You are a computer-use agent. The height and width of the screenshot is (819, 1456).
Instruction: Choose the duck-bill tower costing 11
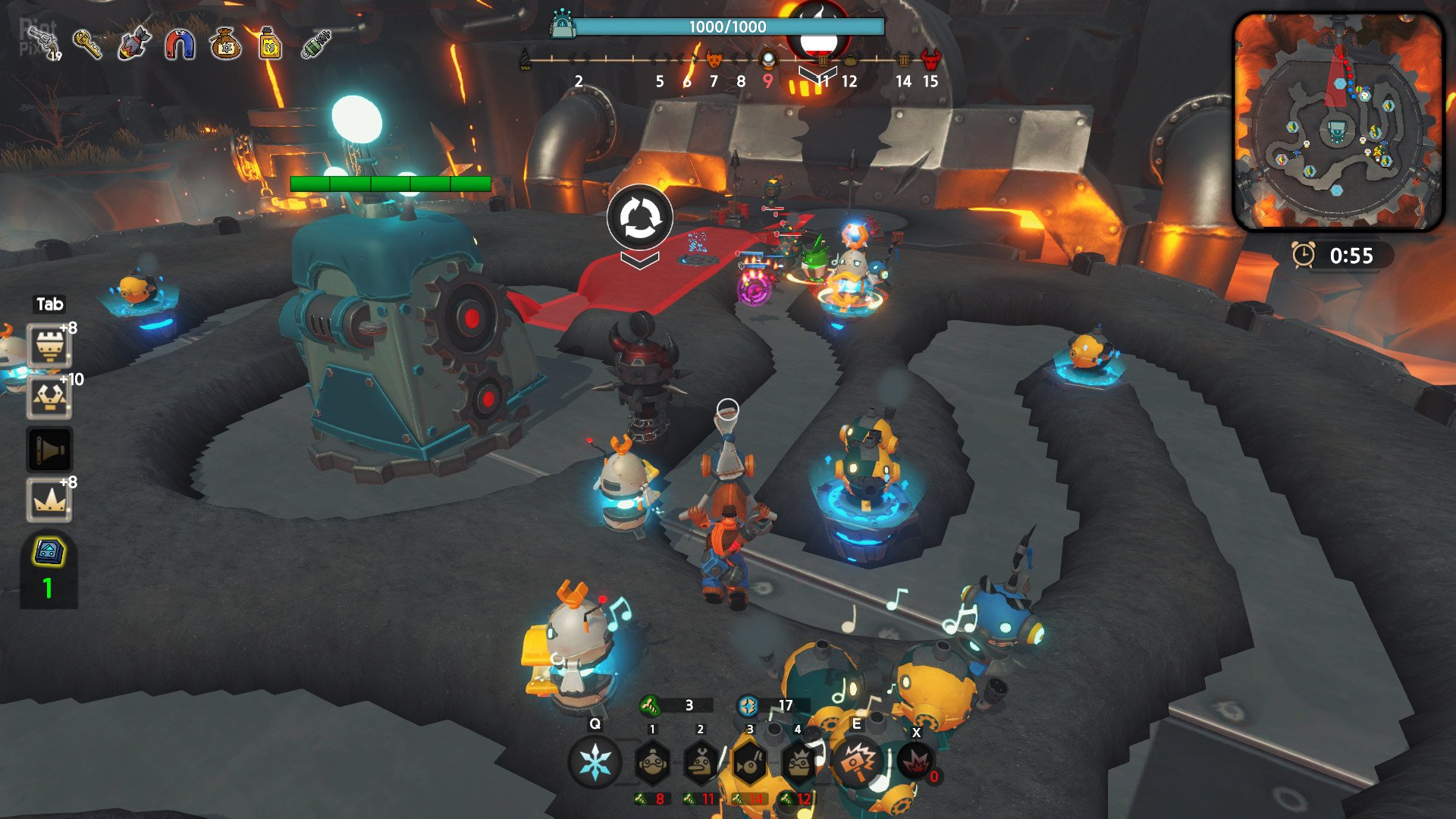pyautogui.click(x=701, y=763)
